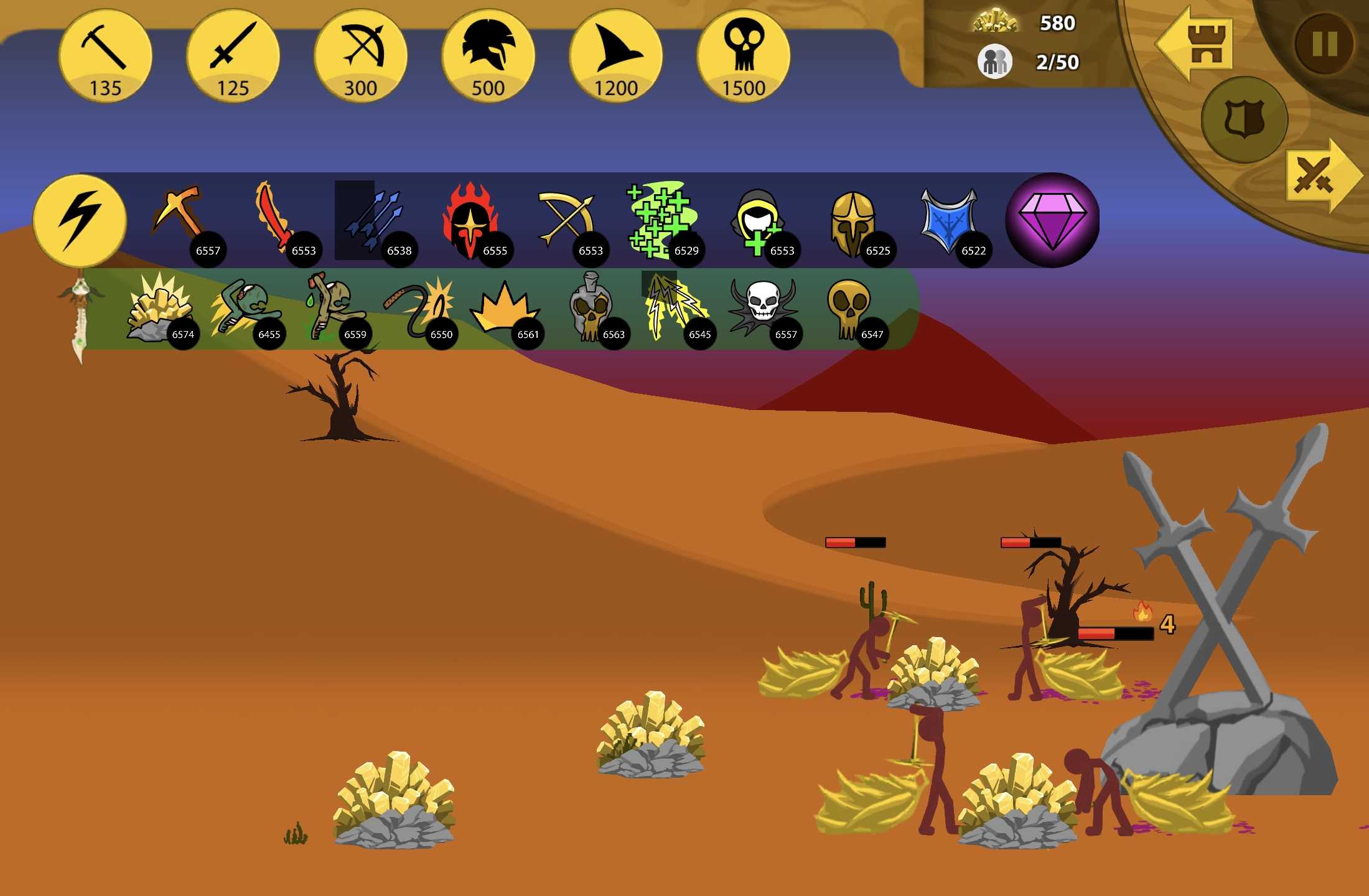Open the purple gem shop
Image resolution: width=1369 pixels, height=896 pixels.
coord(1052,220)
